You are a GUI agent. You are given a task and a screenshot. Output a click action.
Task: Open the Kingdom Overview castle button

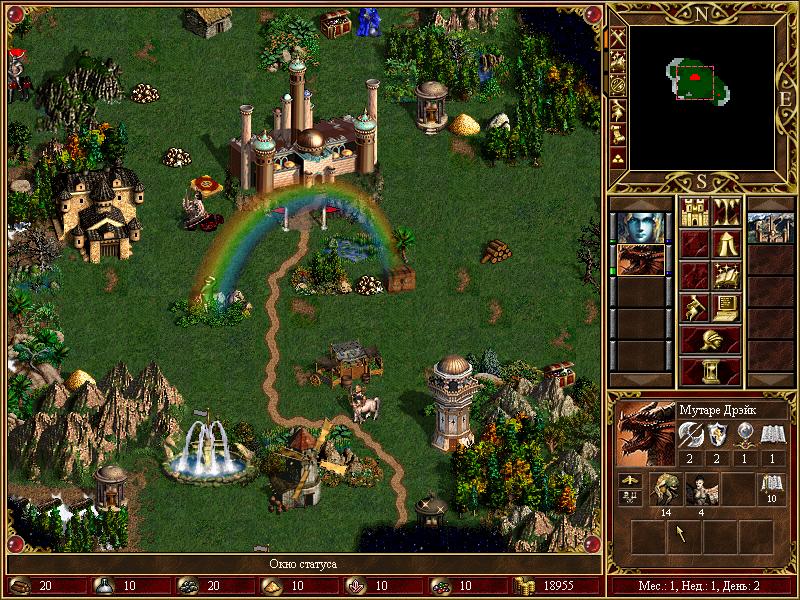pos(695,212)
